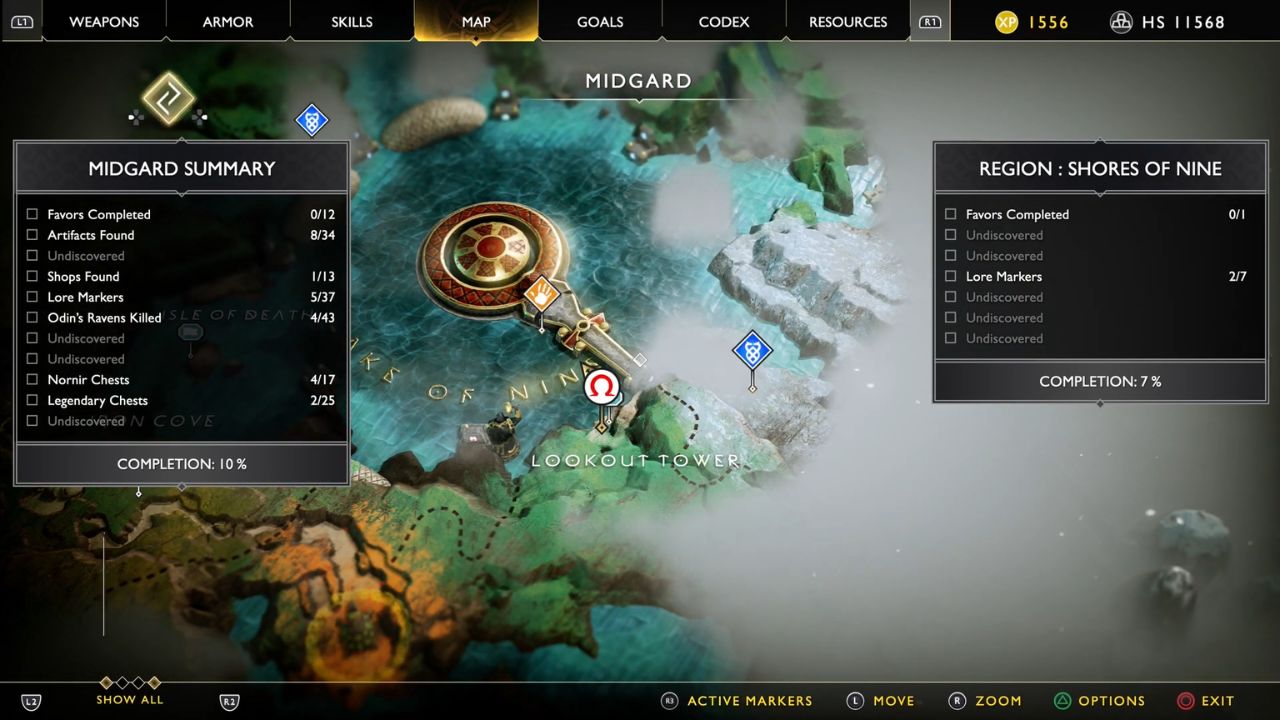This screenshot has height=720, width=1280.
Task: Switch to the Weapons tab
Action: [x=104, y=22]
